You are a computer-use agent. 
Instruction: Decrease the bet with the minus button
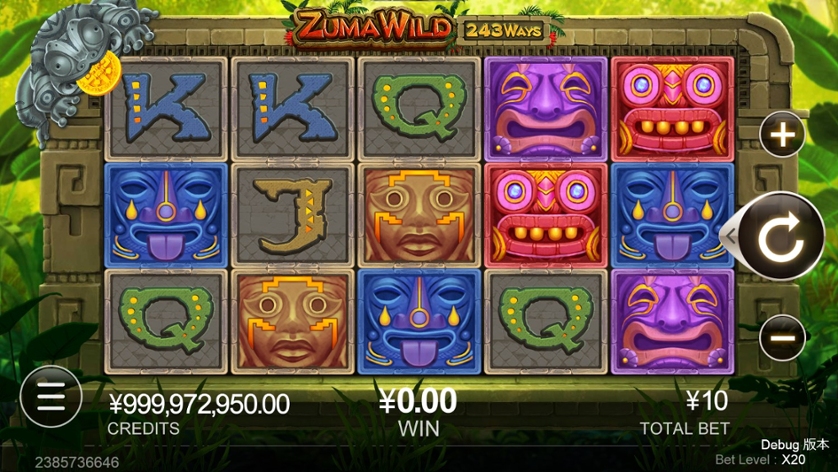point(782,337)
